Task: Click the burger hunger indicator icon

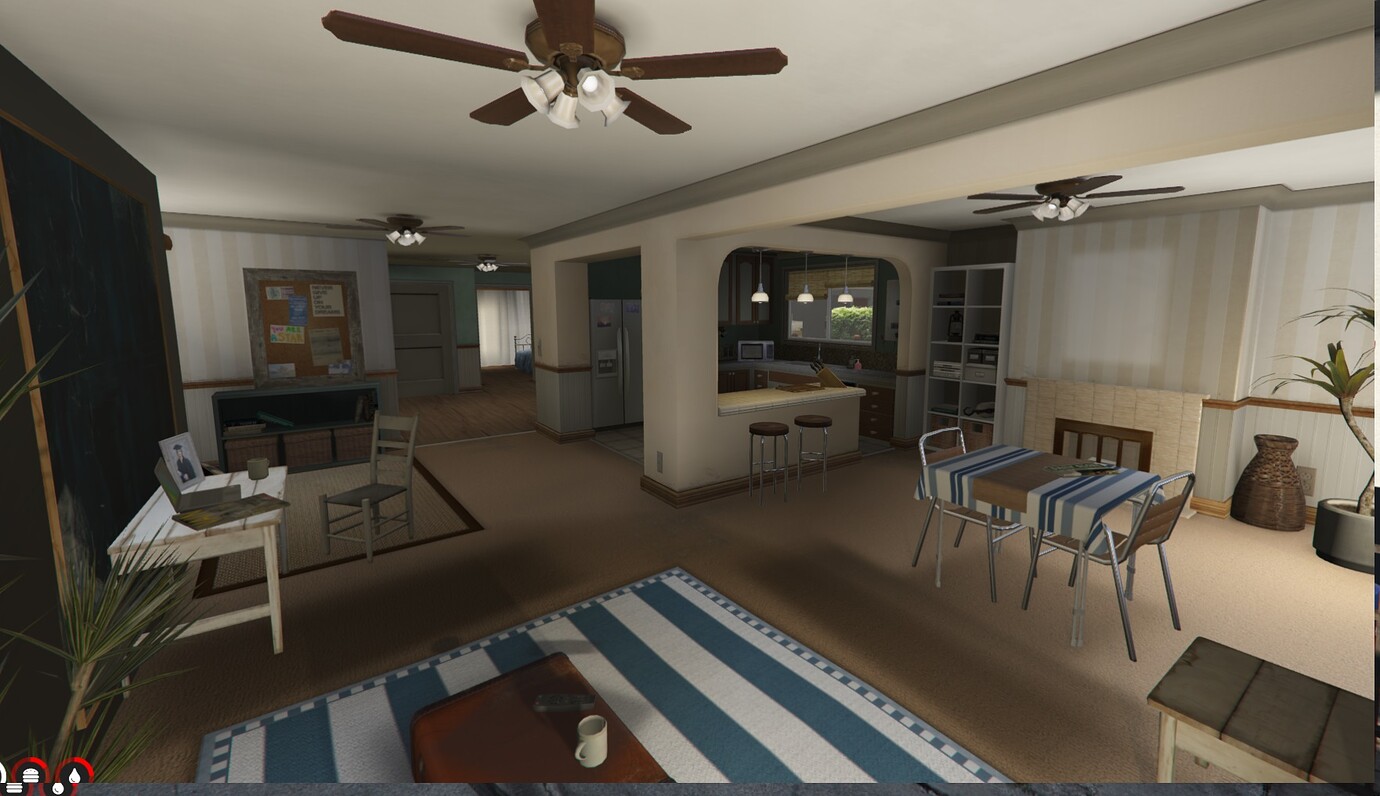Action: (31, 775)
